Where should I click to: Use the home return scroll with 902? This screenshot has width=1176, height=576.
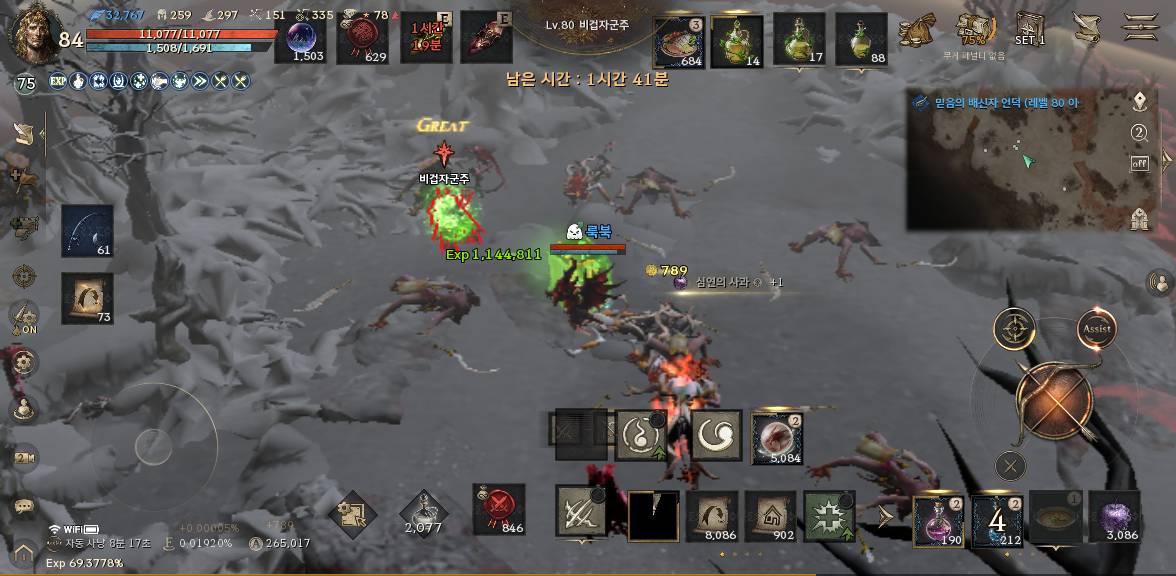tap(770, 517)
